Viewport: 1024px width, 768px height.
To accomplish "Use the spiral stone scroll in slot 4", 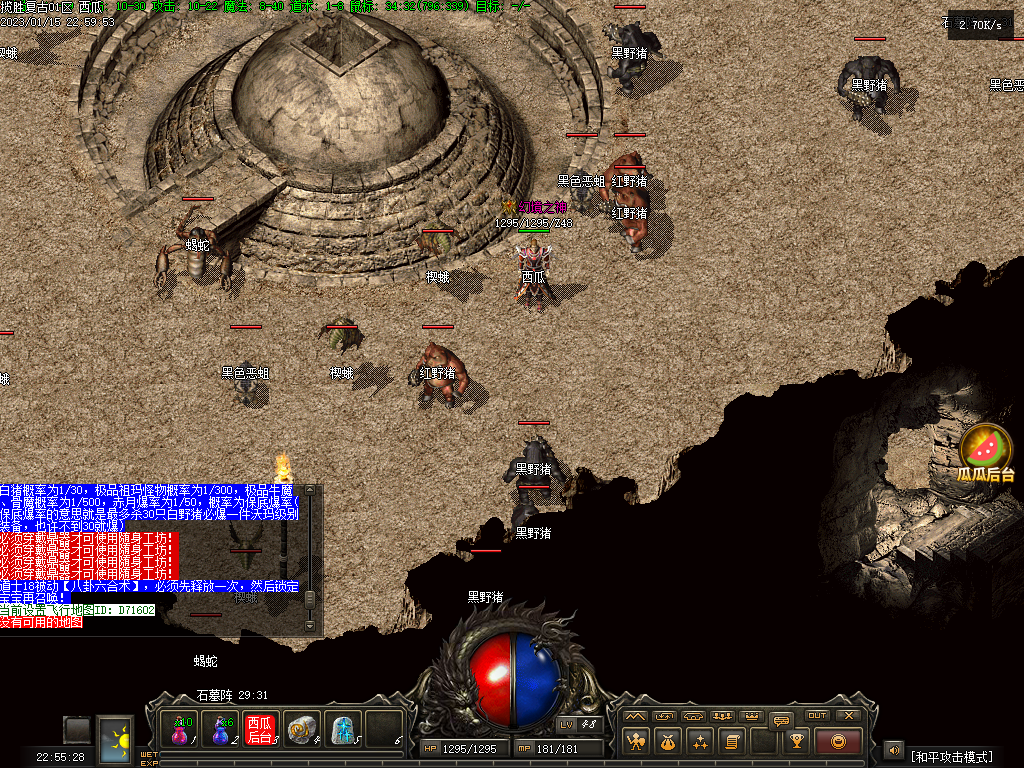I will 301,730.
